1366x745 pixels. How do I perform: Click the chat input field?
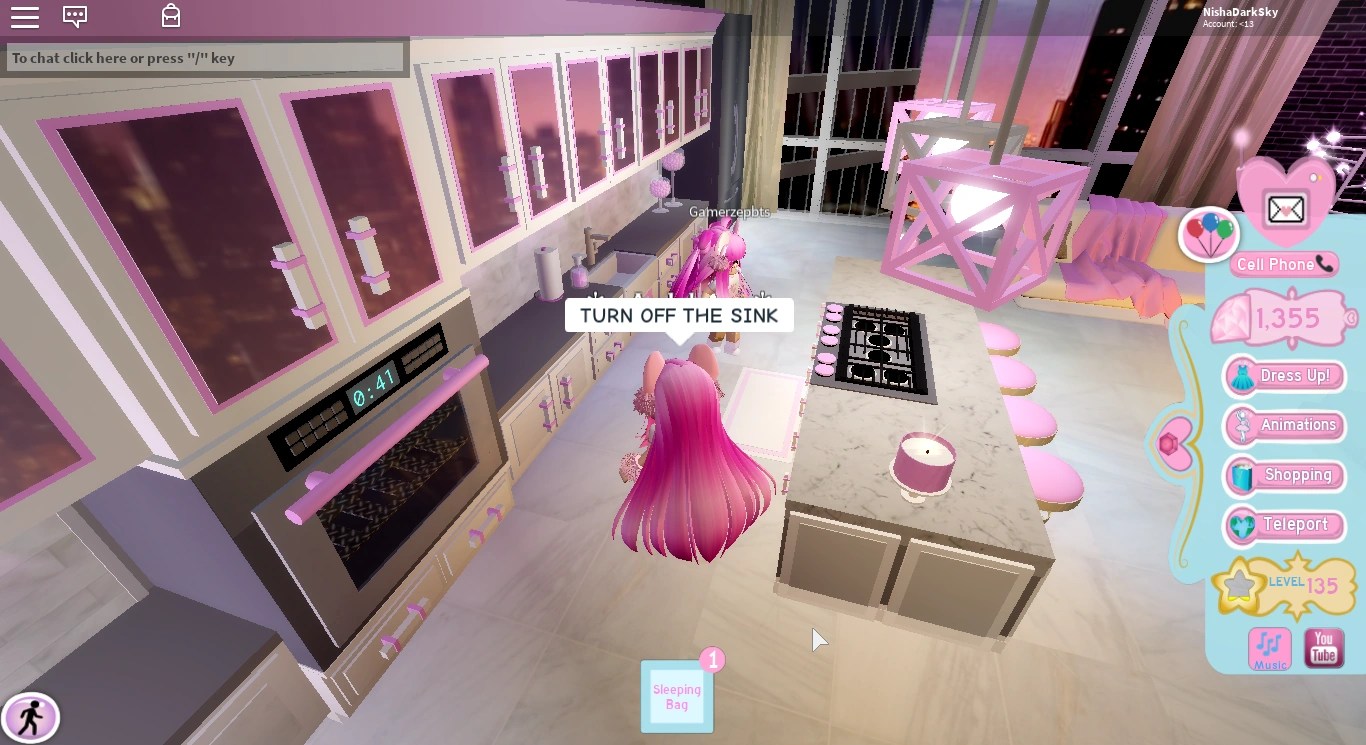[x=205, y=57]
